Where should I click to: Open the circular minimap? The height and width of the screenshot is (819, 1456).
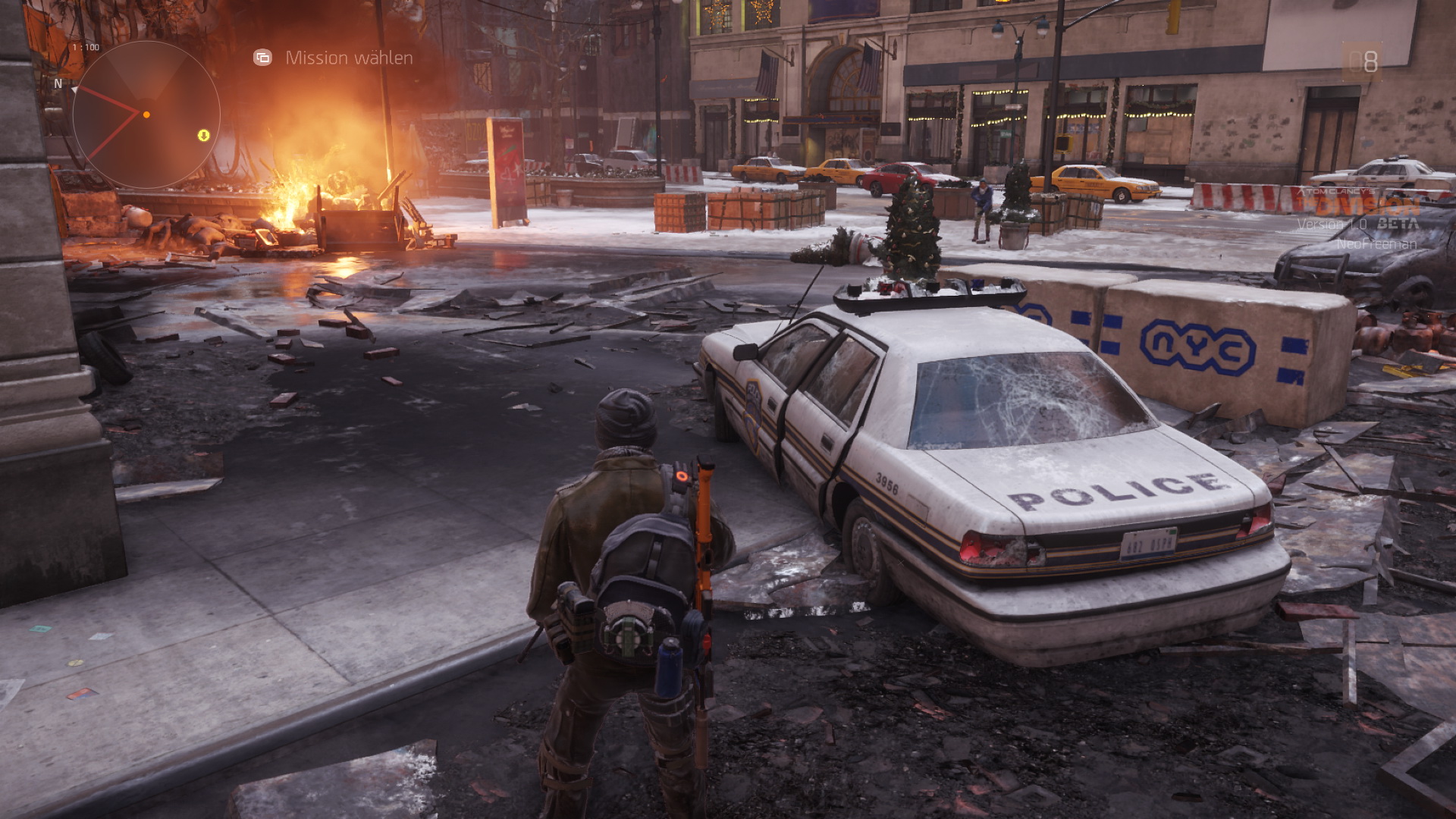point(146,115)
